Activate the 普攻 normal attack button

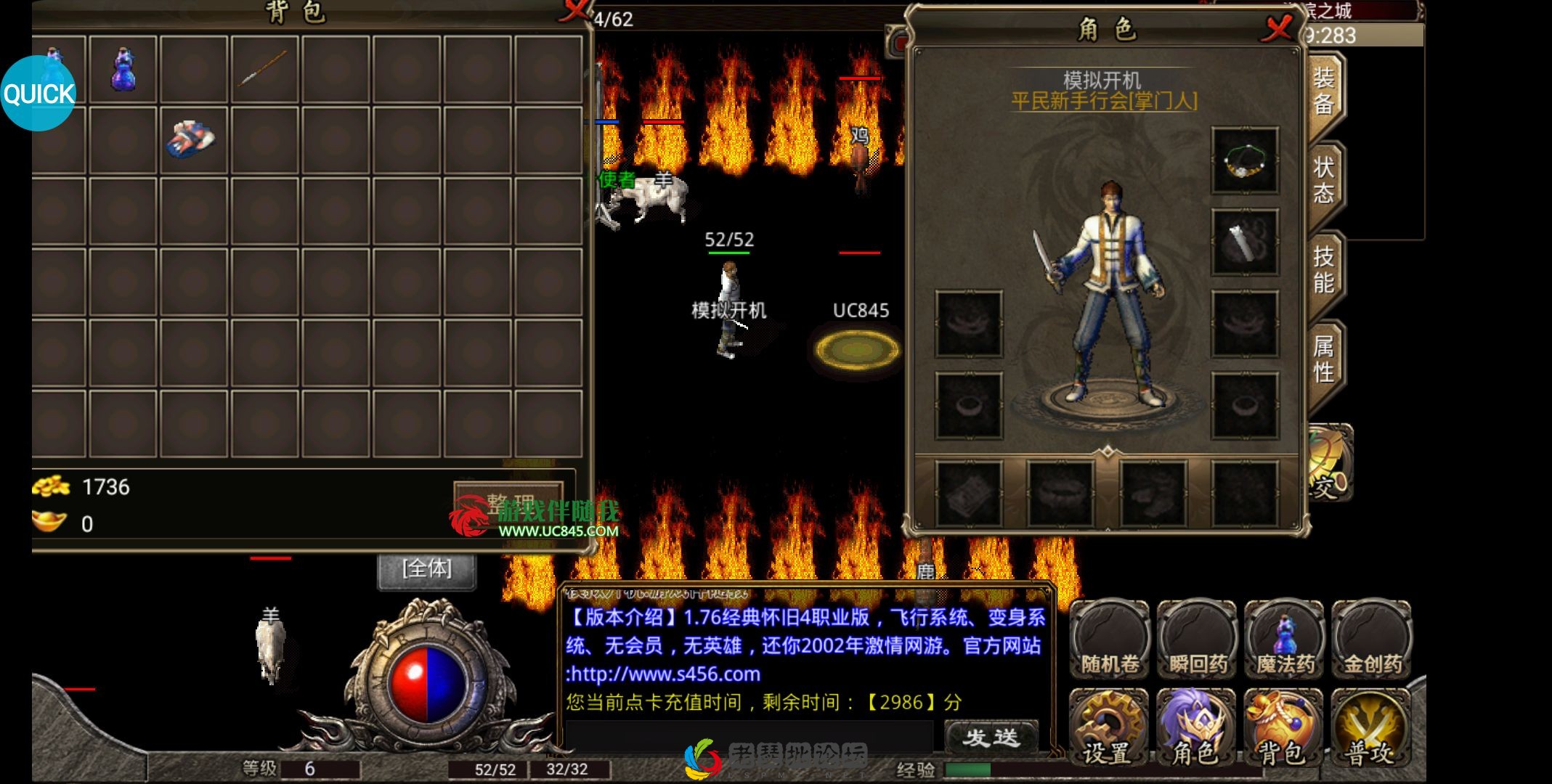[x=1370, y=727]
